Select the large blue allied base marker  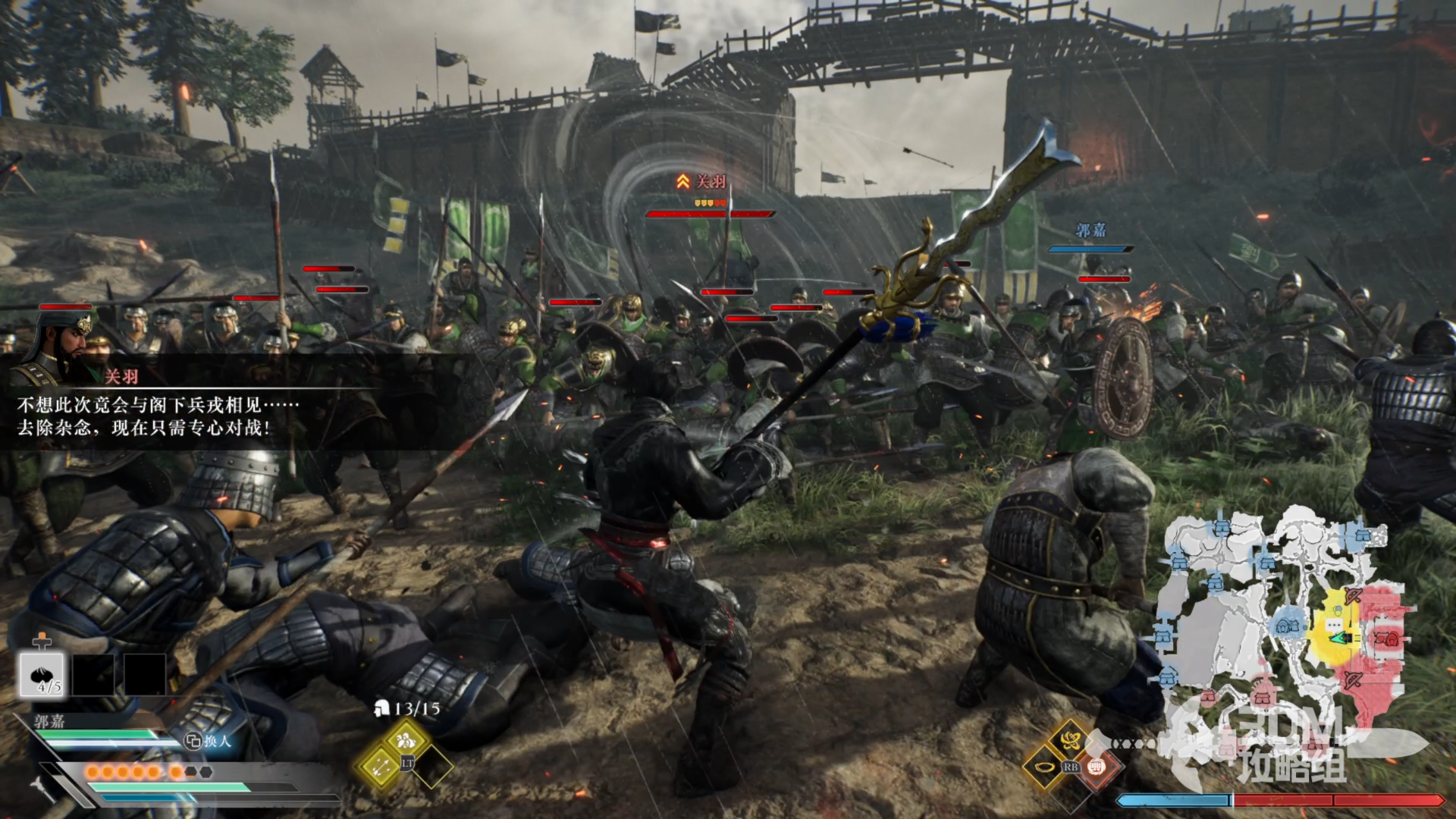coord(1287,625)
